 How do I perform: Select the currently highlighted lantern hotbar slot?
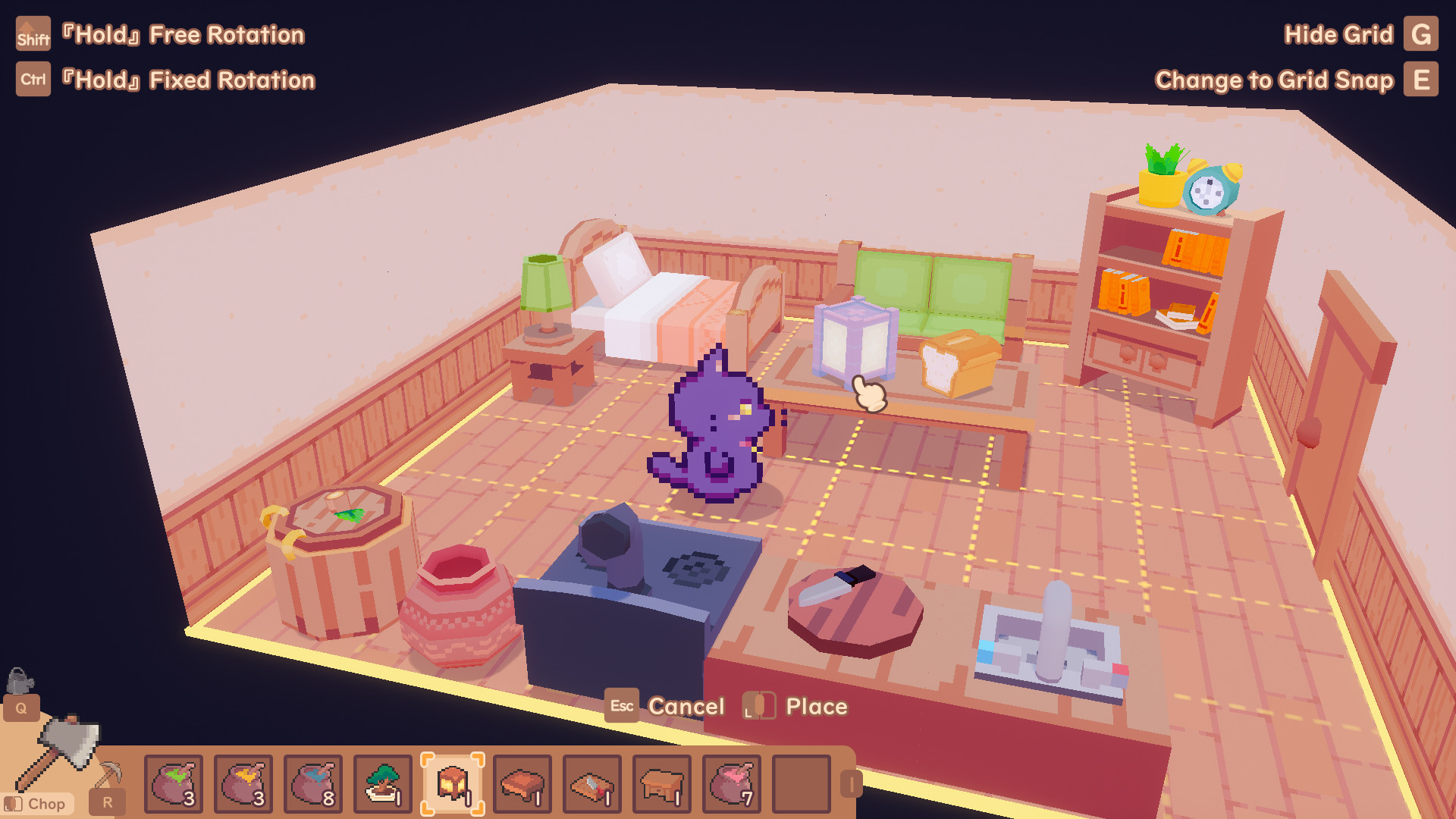452,783
